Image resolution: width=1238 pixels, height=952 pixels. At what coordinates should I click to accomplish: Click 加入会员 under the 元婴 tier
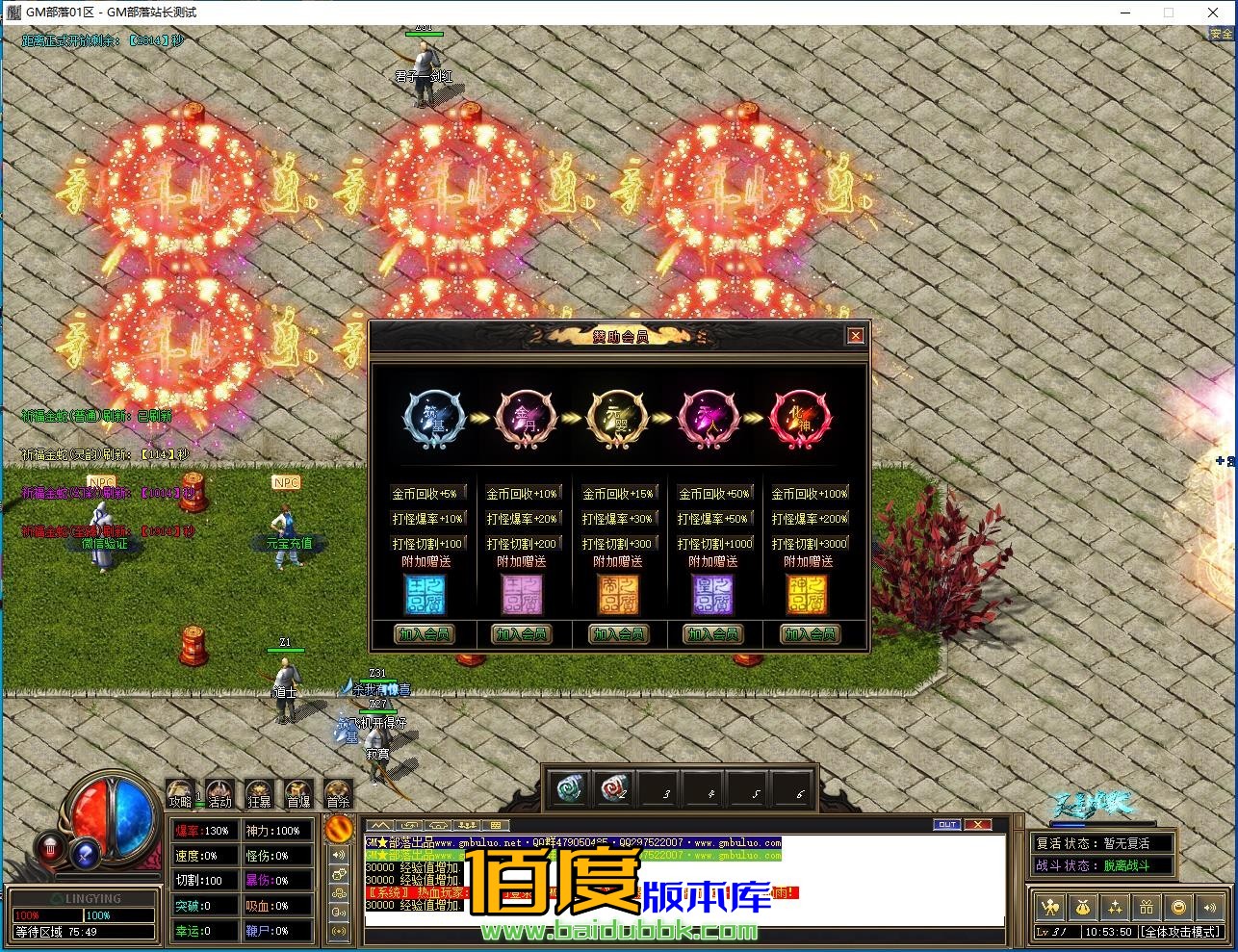[617, 634]
